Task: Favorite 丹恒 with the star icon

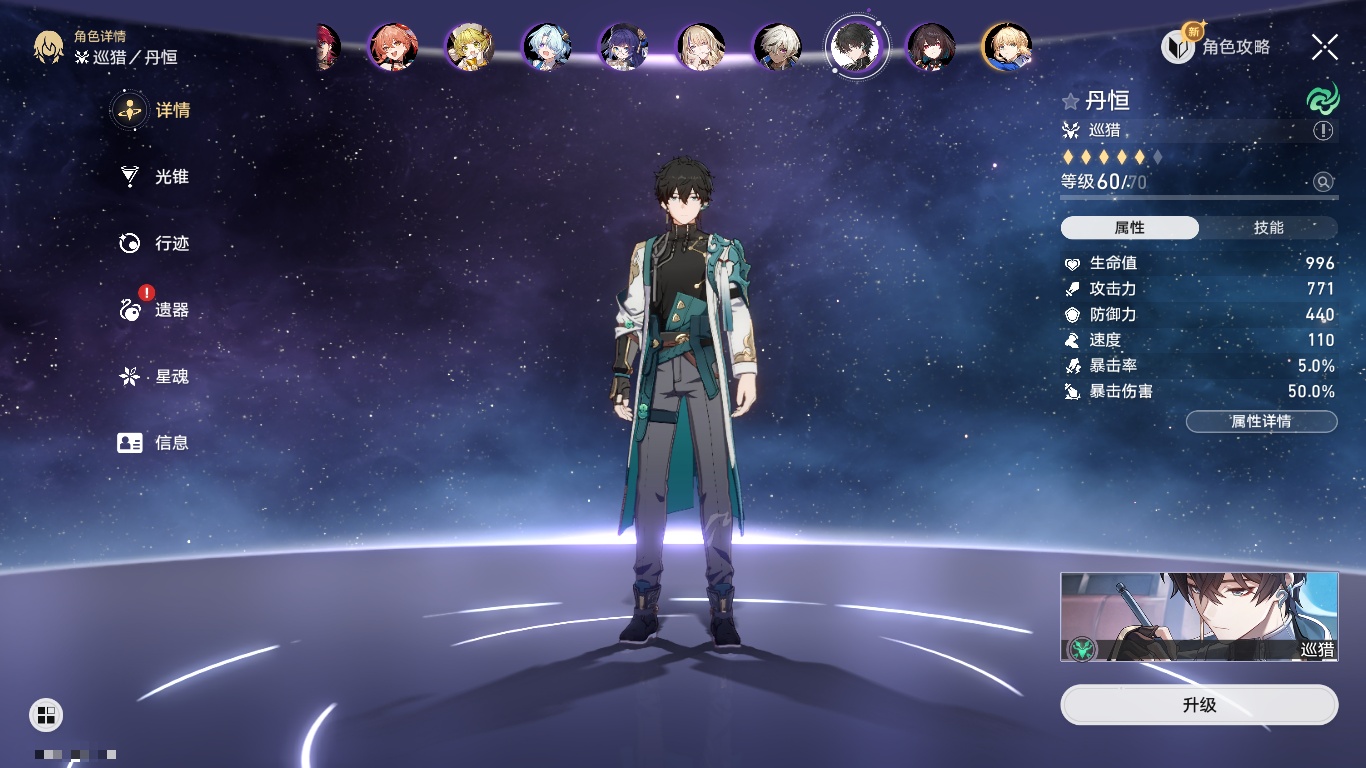Action: [1071, 101]
